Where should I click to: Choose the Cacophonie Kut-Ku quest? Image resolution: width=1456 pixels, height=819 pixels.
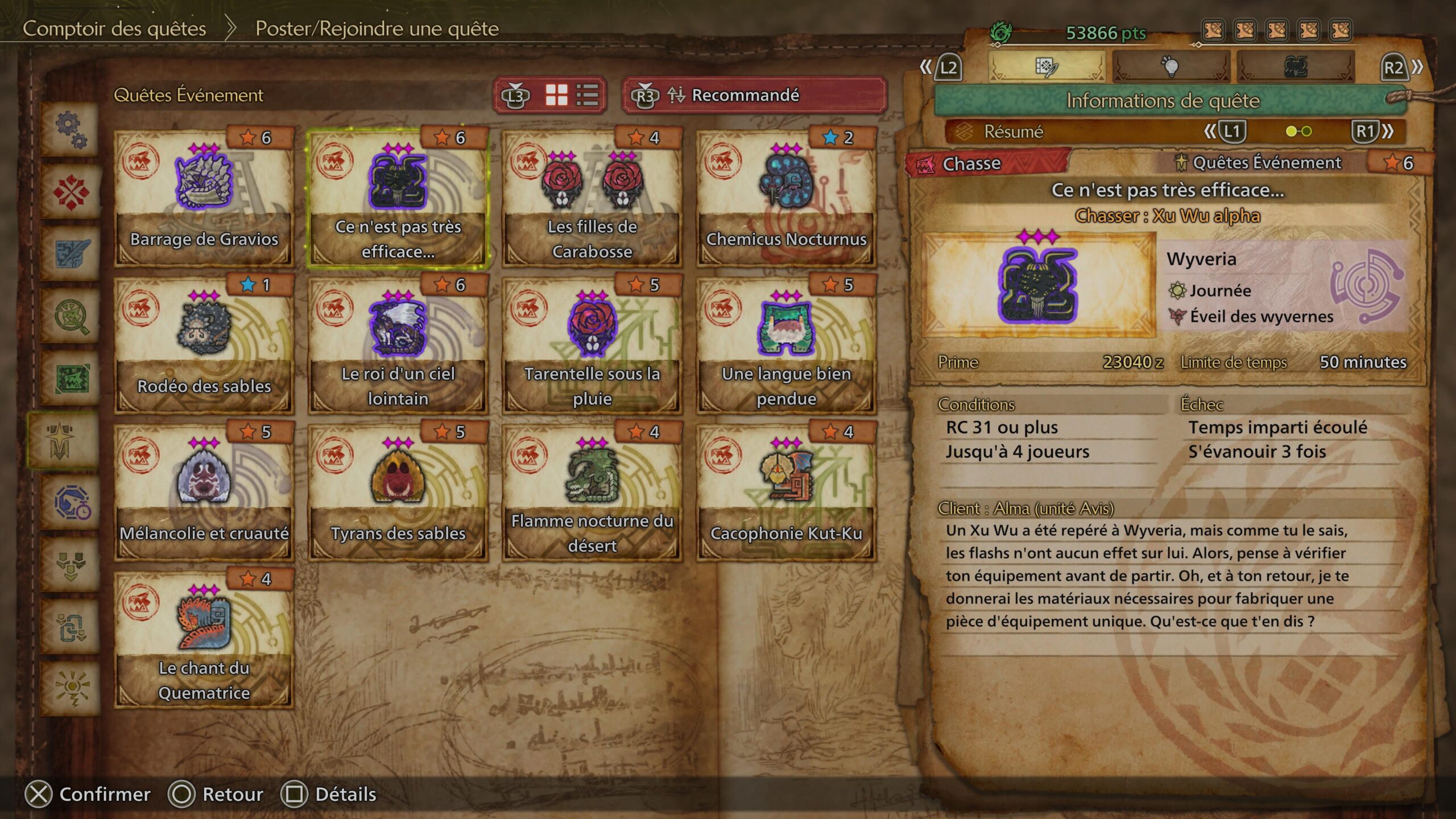[786, 491]
